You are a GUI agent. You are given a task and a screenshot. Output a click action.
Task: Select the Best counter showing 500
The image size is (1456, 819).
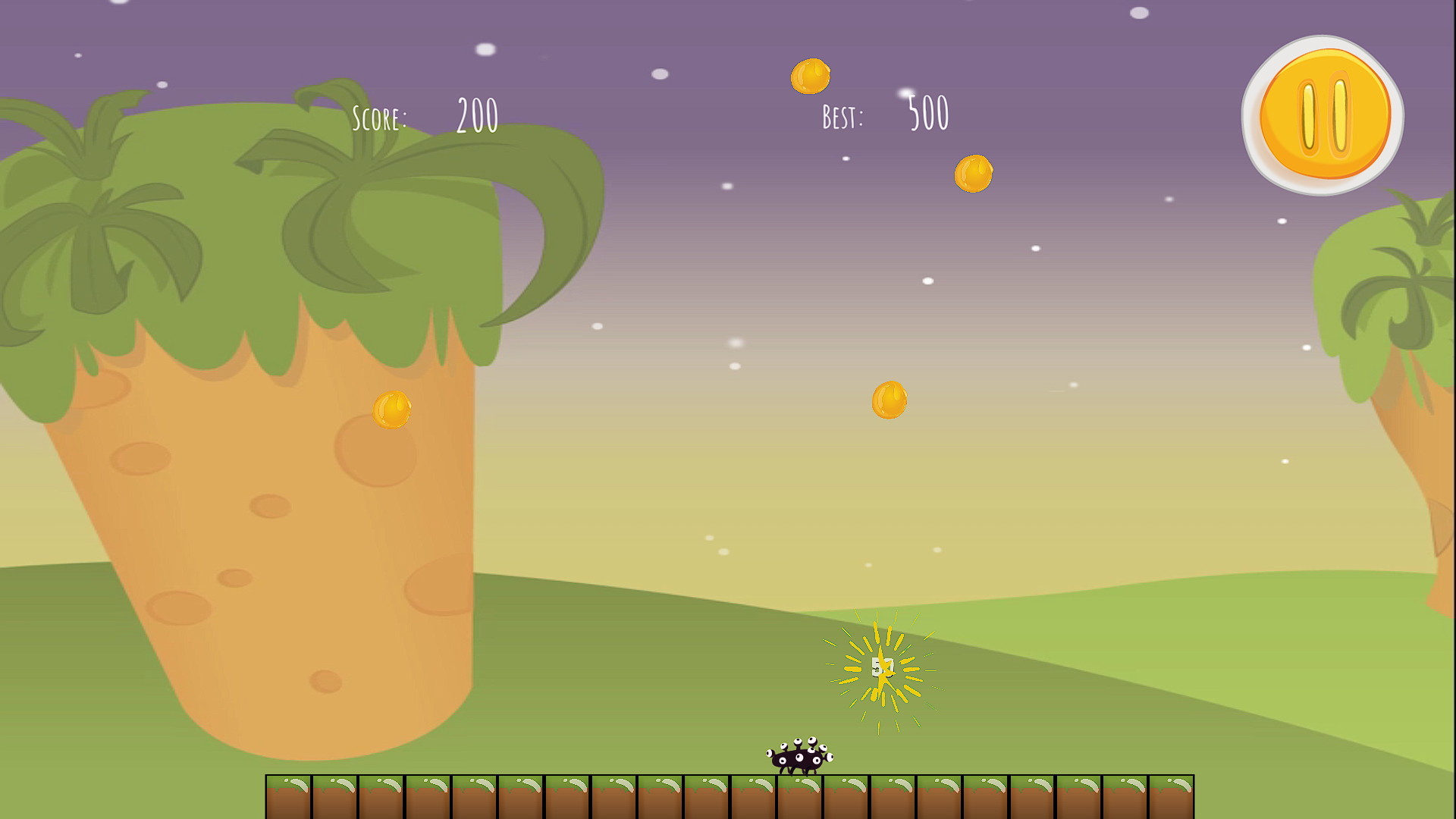[927, 112]
